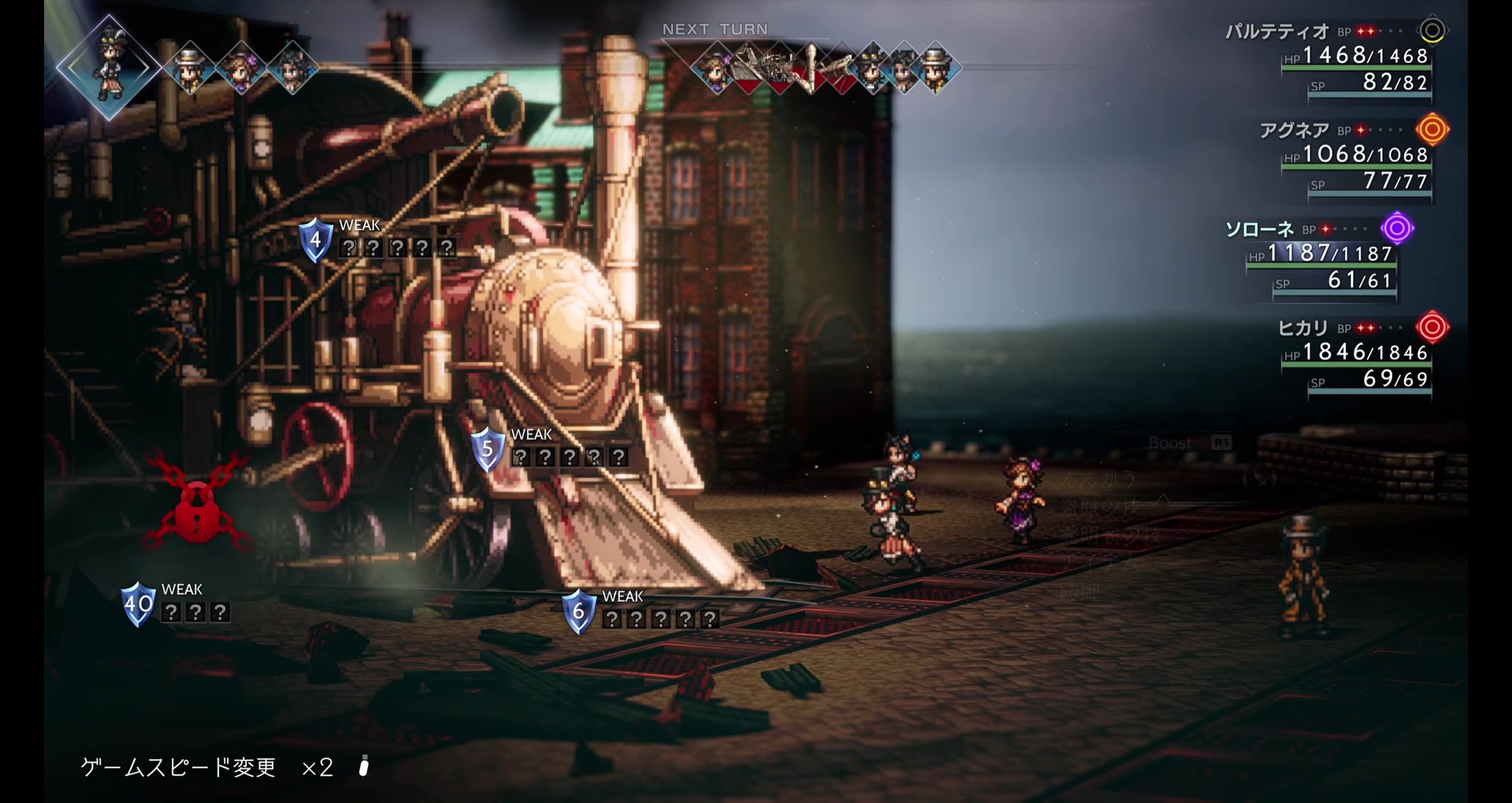Choose ソローネ's party status panel
The height and width of the screenshot is (803, 1512).
(x=1319, y=254)
